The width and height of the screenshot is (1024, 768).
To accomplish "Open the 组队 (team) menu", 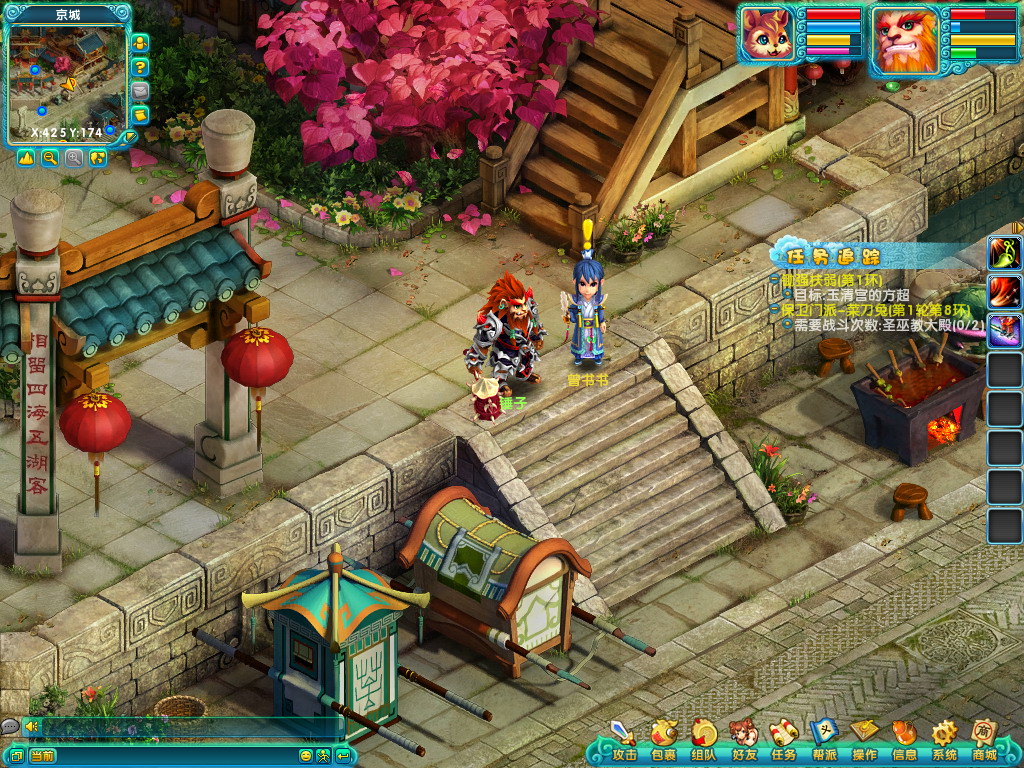I will click(x=704, y=739).
